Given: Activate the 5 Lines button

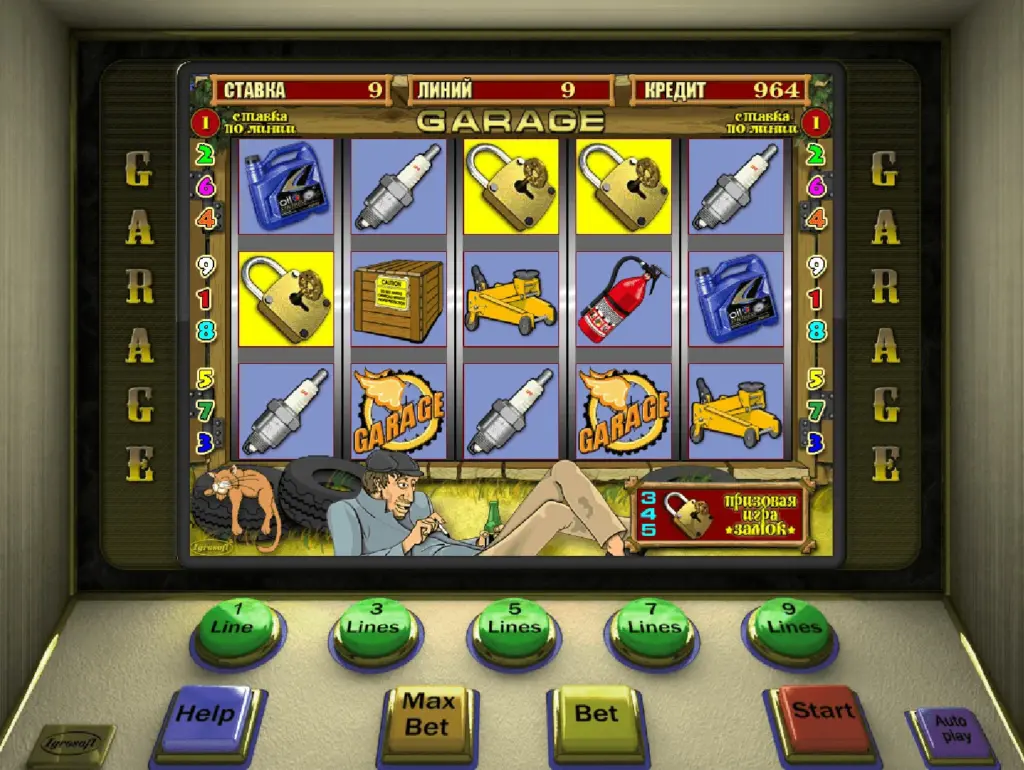Looking at the screenshot, I should tap(514, 626).
